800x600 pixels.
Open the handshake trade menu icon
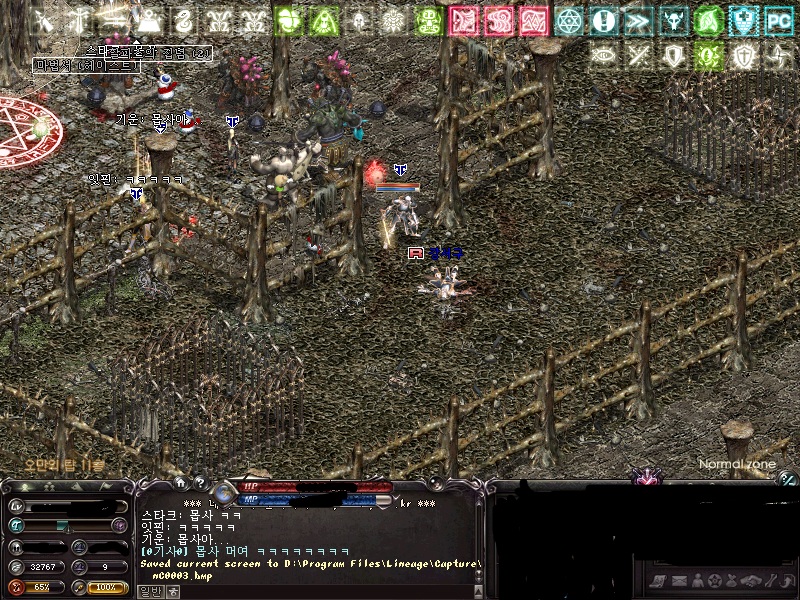tap(751, 580)
